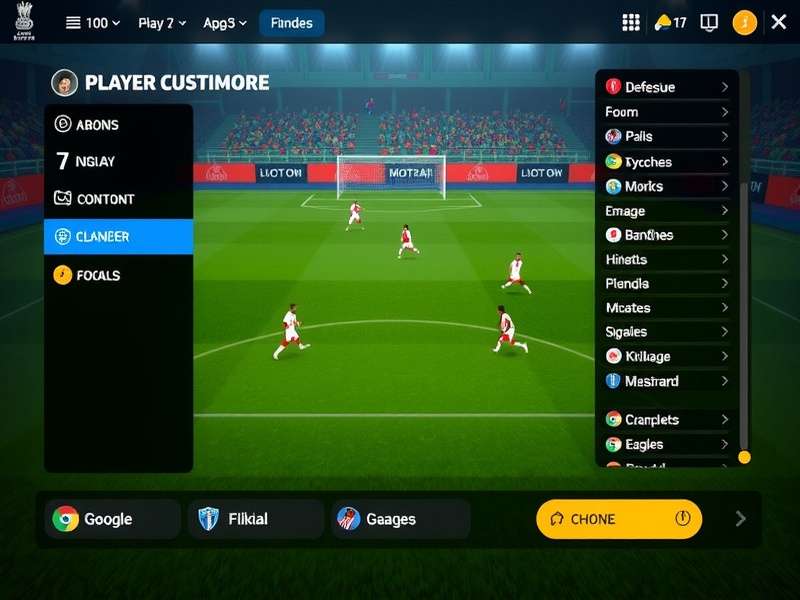Open the Palls list row
This screenshot has width=800, height=600.
(667, 136)
